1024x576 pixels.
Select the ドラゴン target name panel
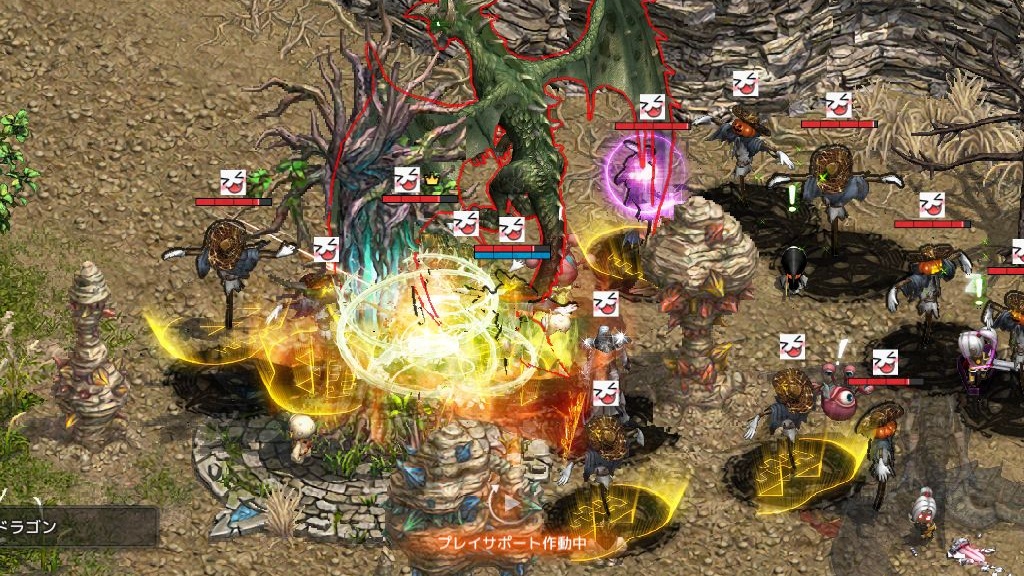76,526
